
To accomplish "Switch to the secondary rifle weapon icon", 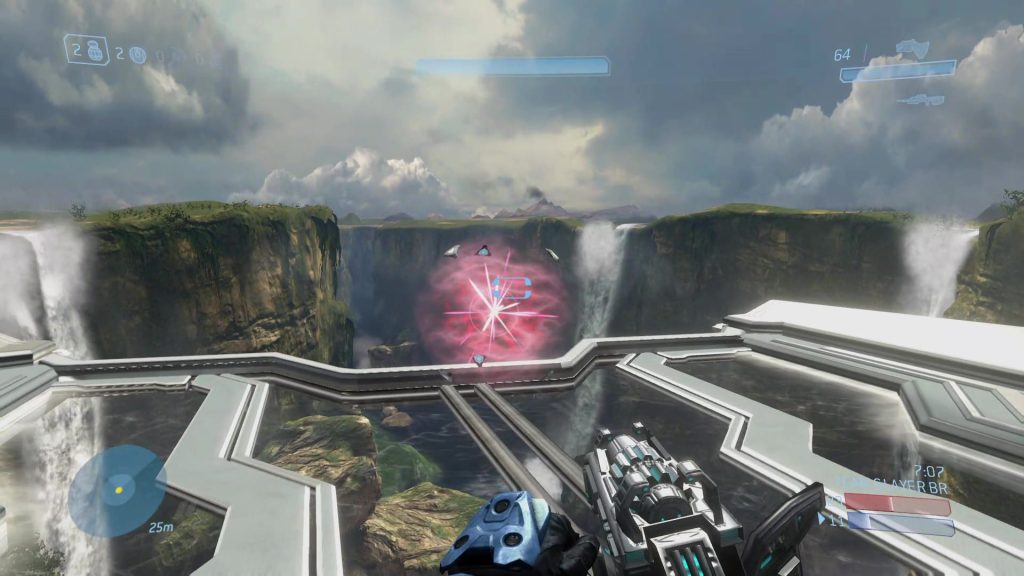I will tap(921, 99).
